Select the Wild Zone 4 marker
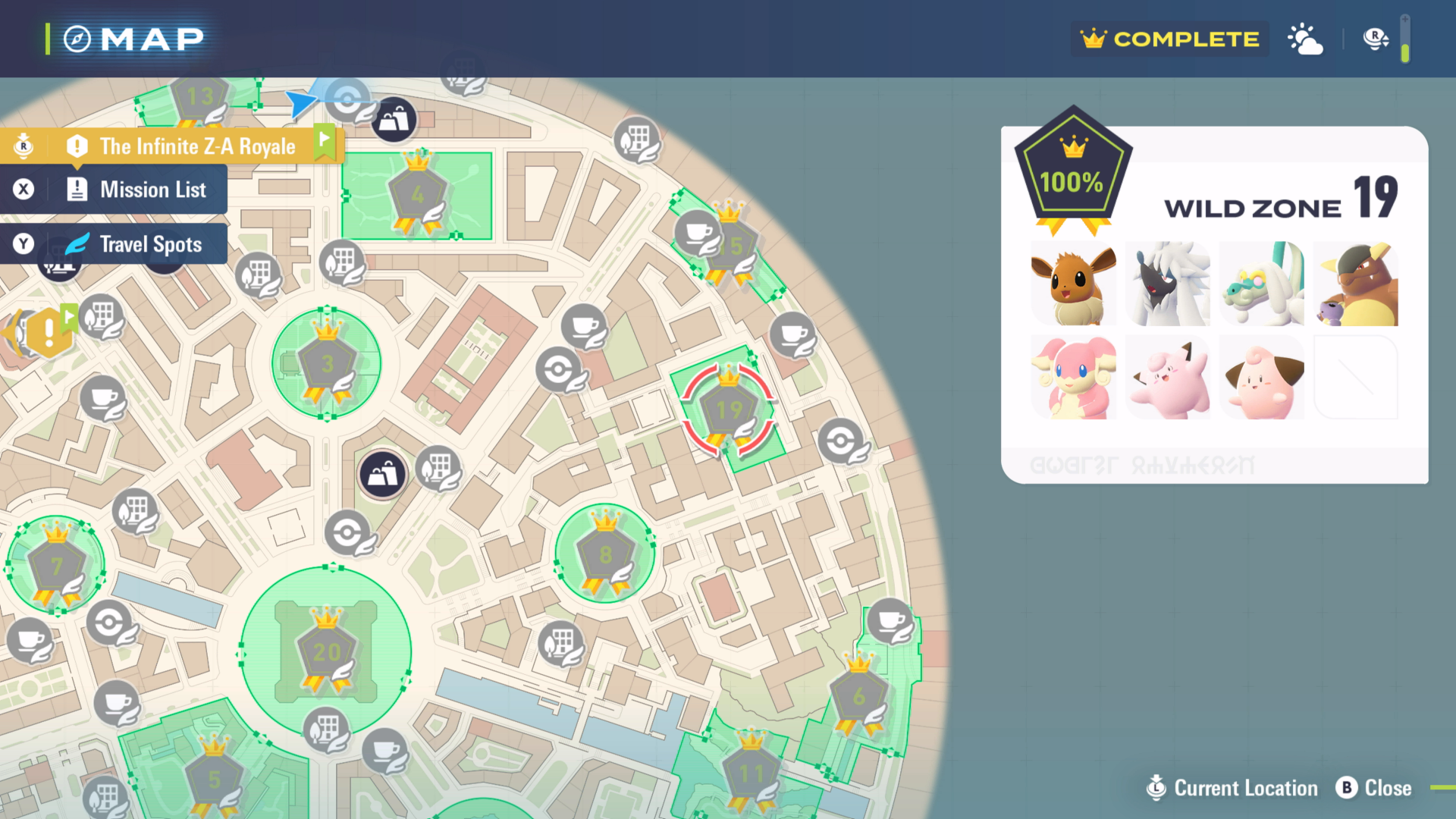1456x819 pixels. (417, 196)
